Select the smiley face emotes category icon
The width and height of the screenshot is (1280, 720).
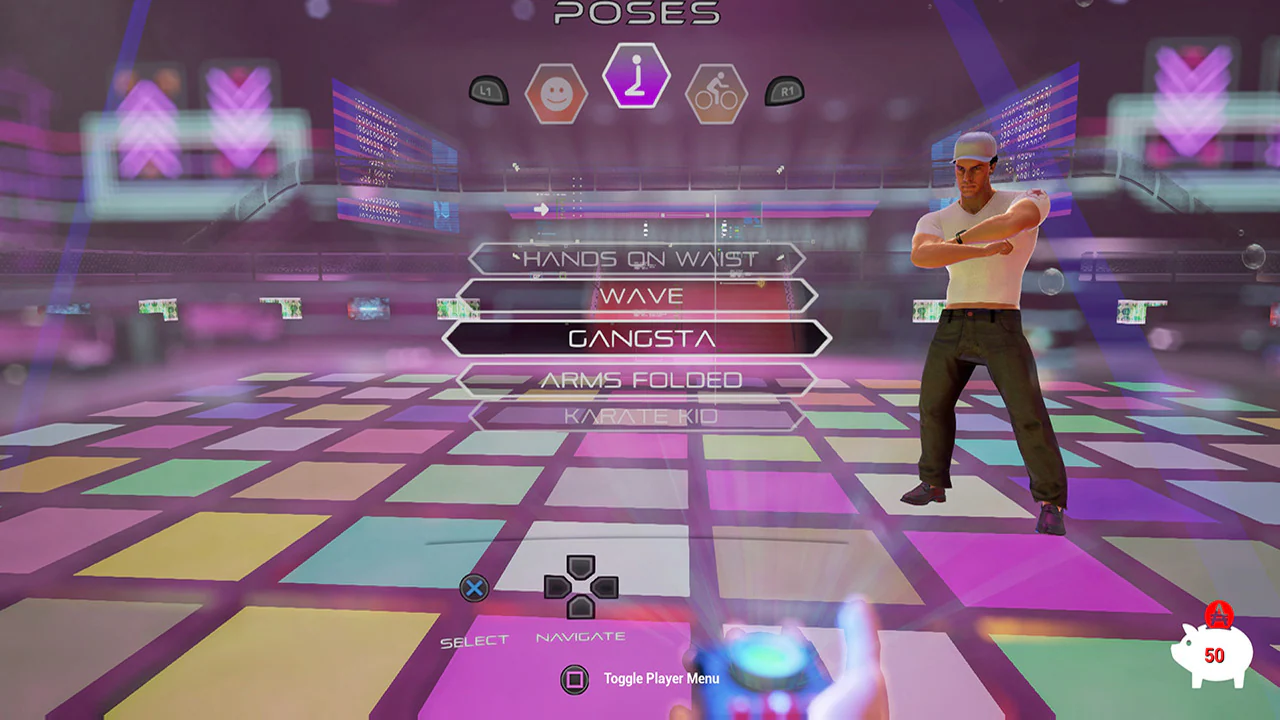coord(556,93)
